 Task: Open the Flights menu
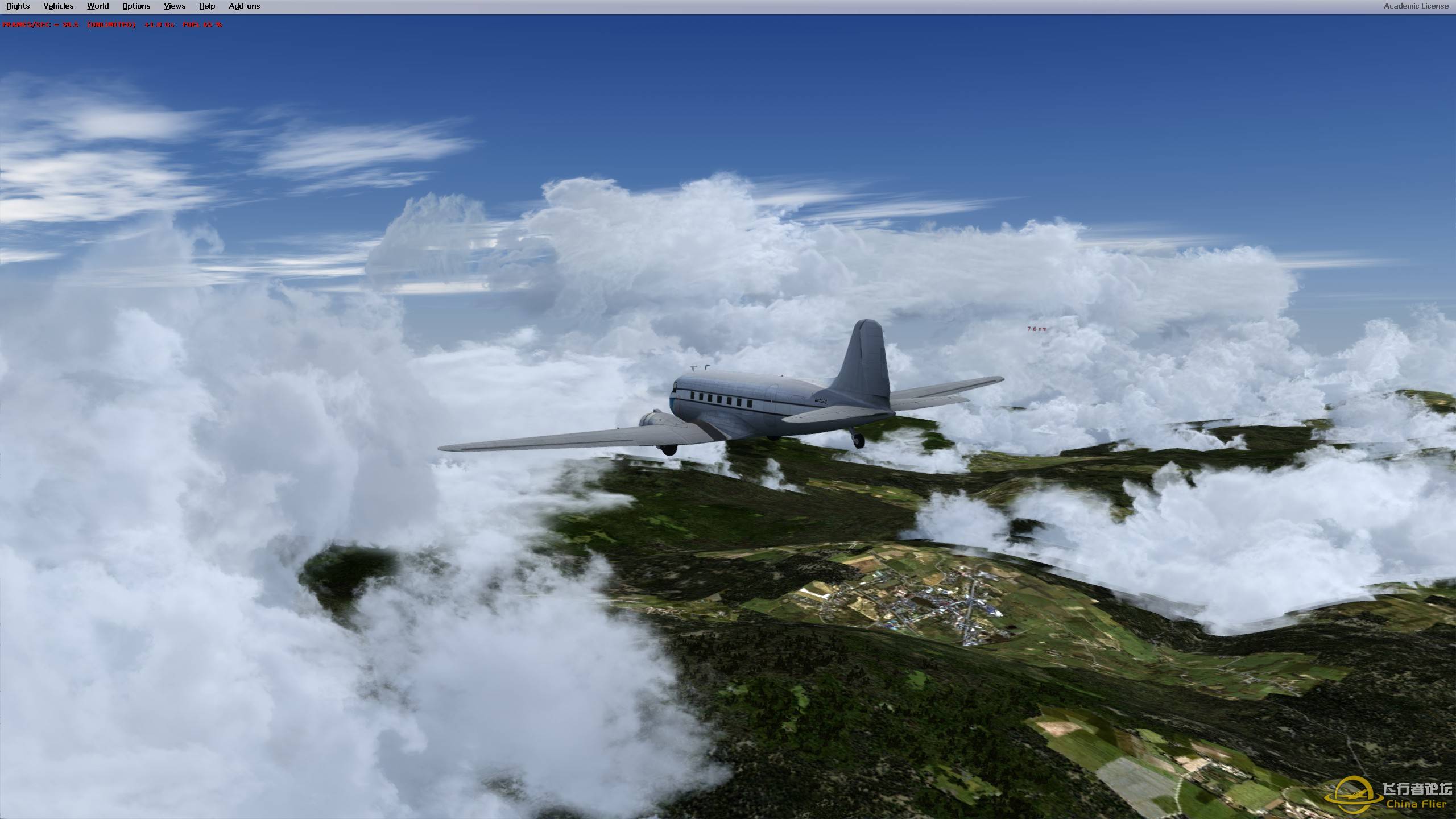tap(18, 6)
